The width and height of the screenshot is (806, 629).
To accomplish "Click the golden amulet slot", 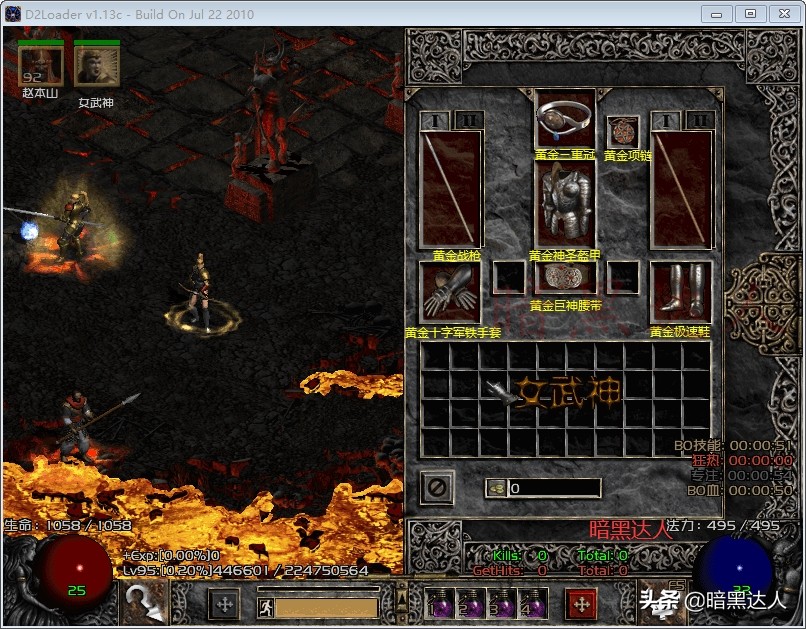I will tap(623, 131).
